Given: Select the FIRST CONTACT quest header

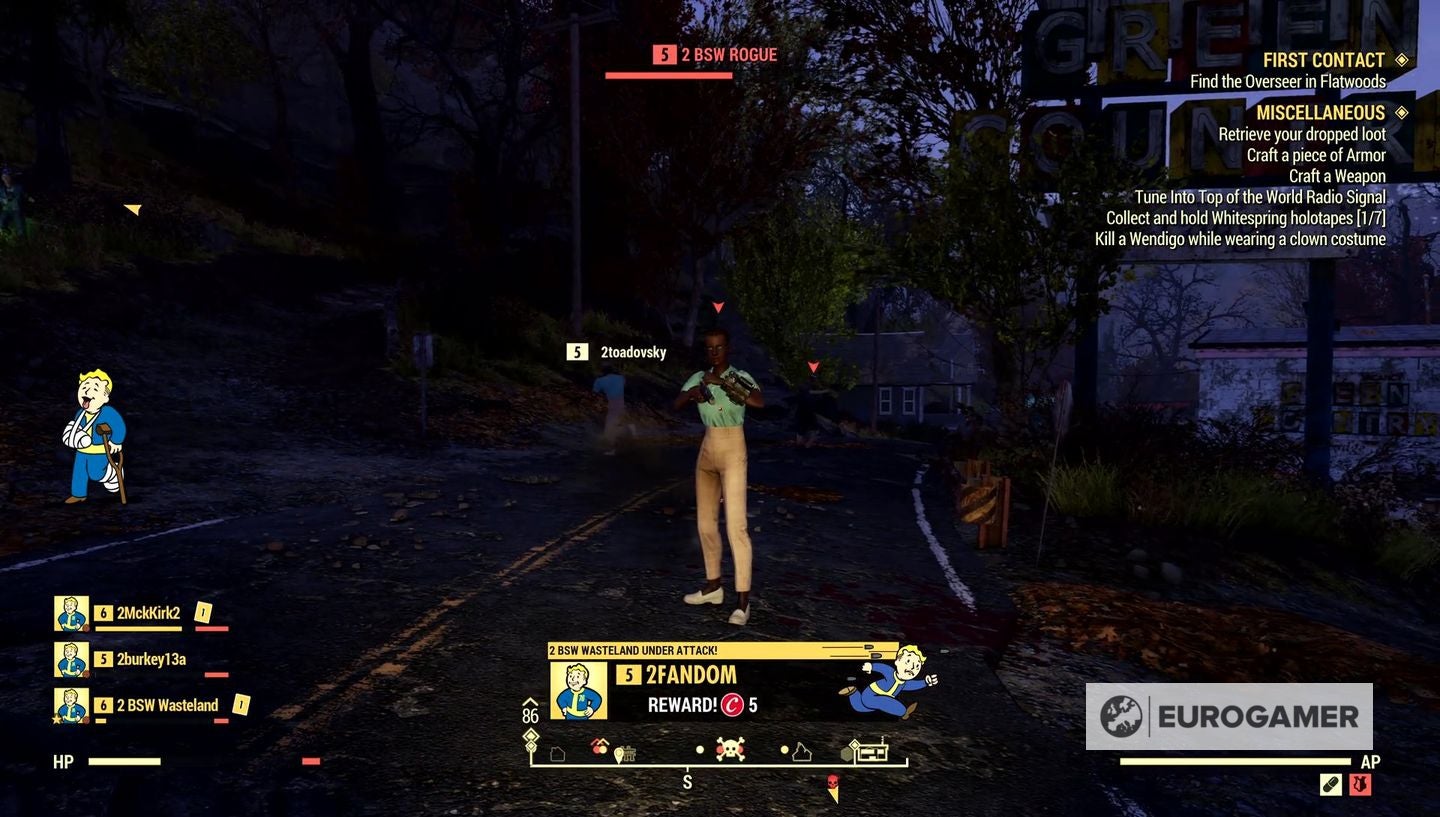Looking at the screenshot, I should point(1322,59).
